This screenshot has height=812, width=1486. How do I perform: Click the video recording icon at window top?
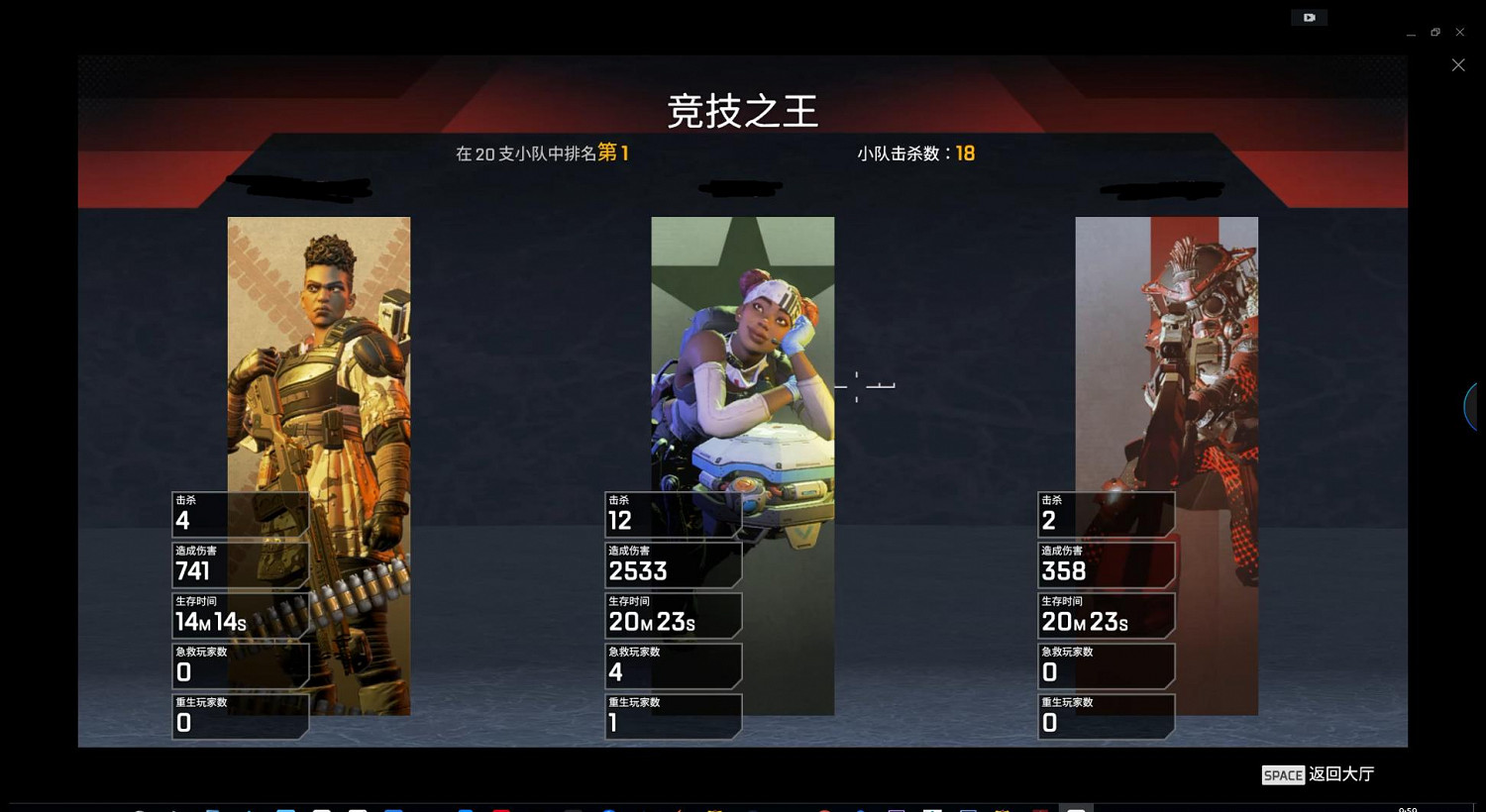coord(1309,17)
